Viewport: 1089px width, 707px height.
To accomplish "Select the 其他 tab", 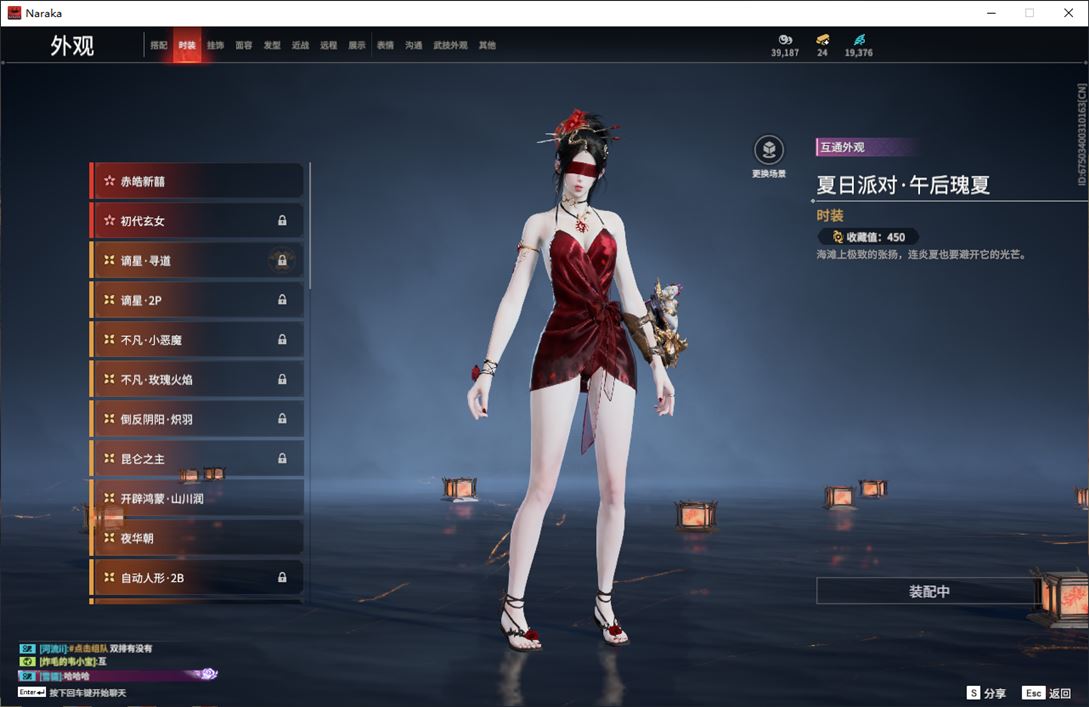I will point(487,46).
